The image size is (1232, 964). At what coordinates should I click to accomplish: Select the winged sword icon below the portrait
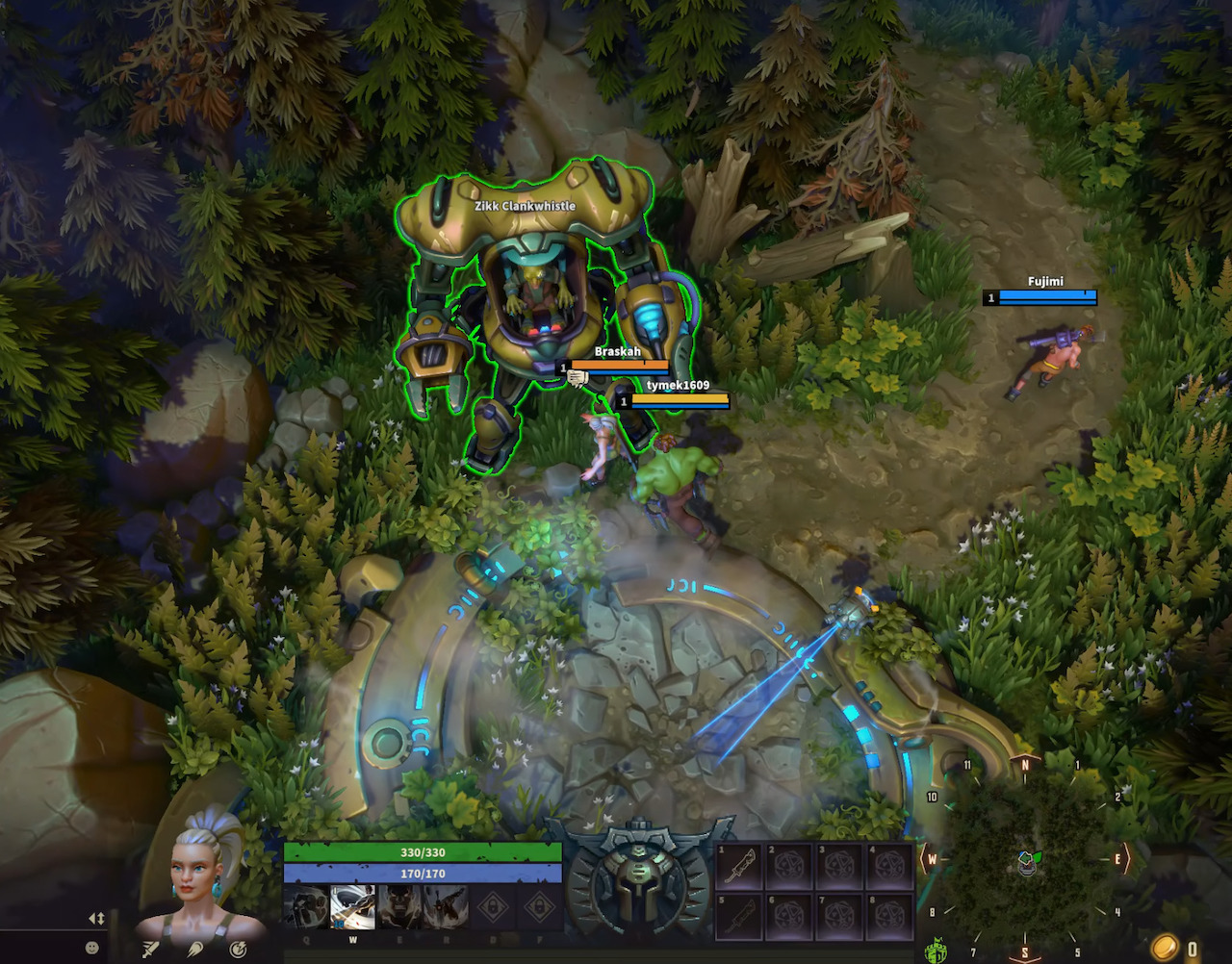pyautogui.click(x=151, y=950)
